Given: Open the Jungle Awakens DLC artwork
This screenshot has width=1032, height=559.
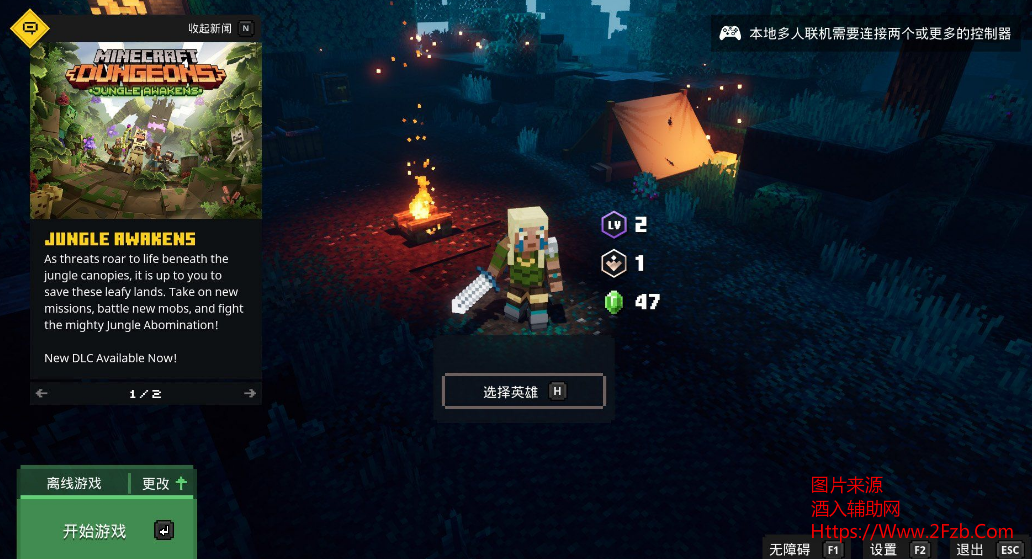Looking at the screenshot, I should [x=146, y=130].
